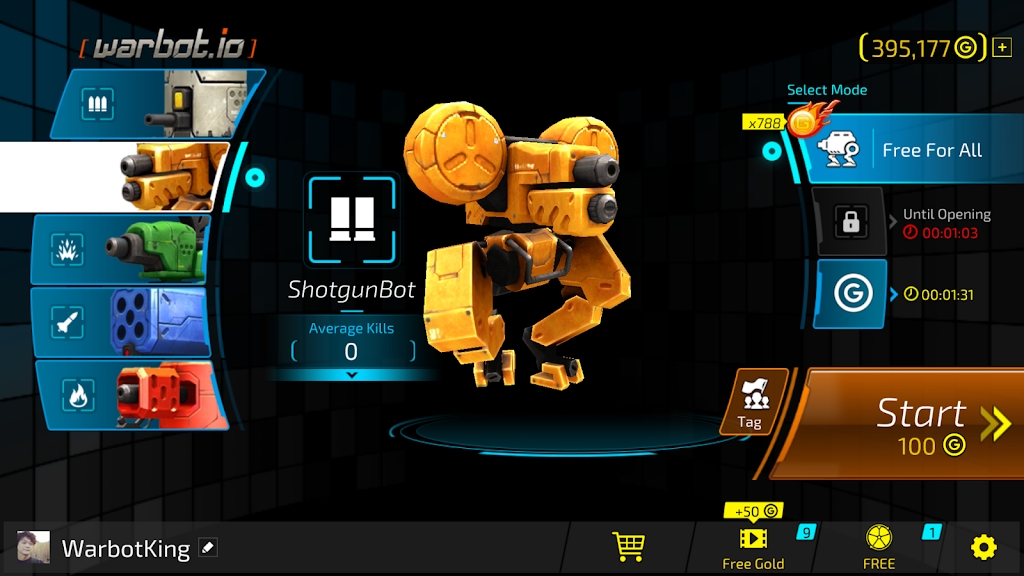Viewport: 1024px width, 576px height.
Task: Edit the WarbotKing player name
Action: click(x=208, y=548)
